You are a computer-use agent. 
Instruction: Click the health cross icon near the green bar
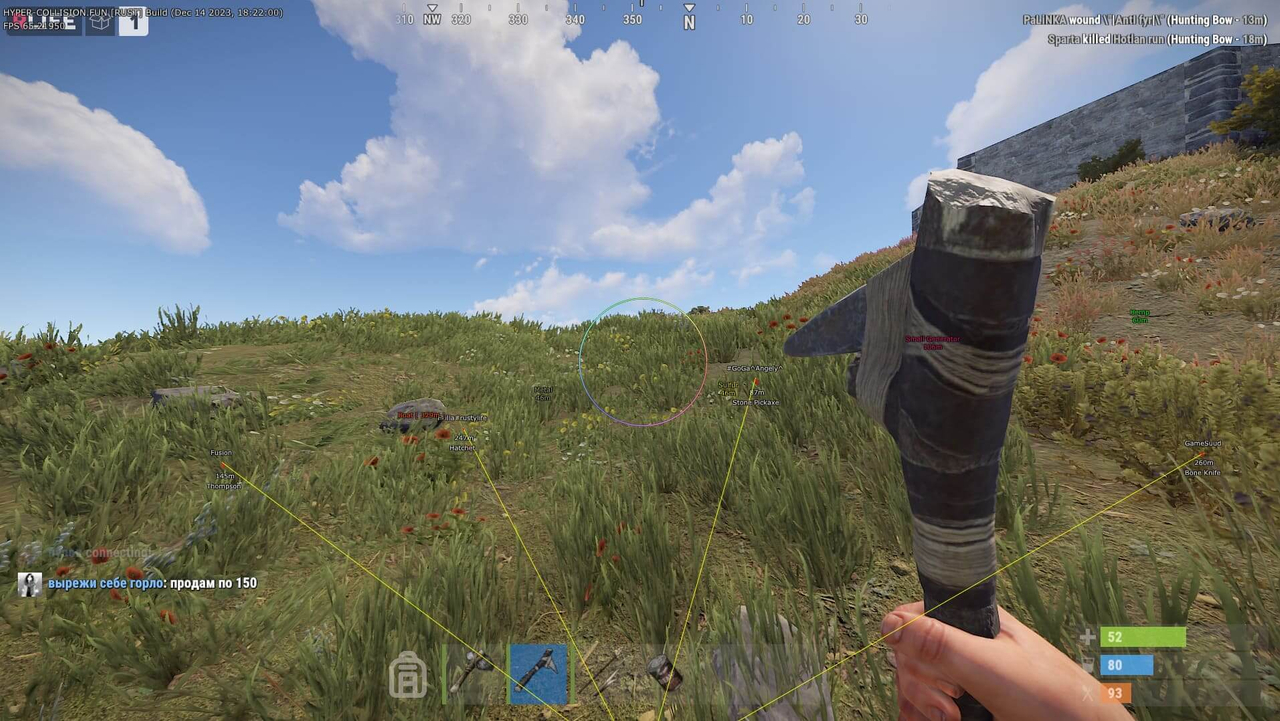(1086, 637)
